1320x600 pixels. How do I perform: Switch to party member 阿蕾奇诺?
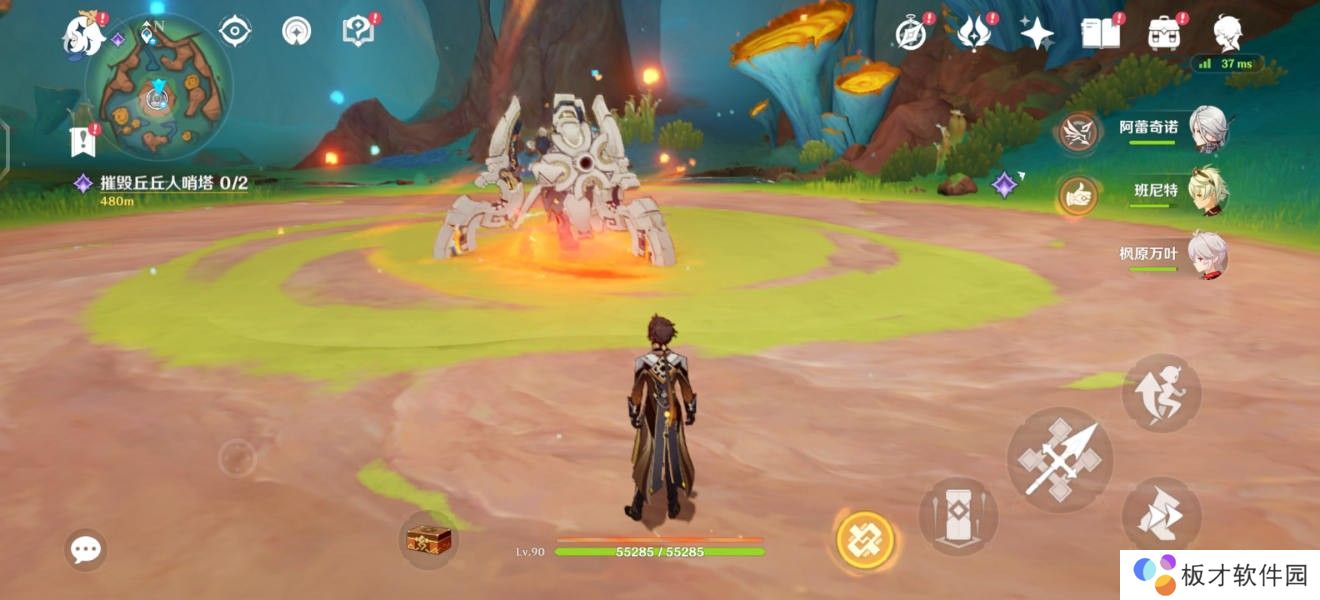pos(1208,128)
